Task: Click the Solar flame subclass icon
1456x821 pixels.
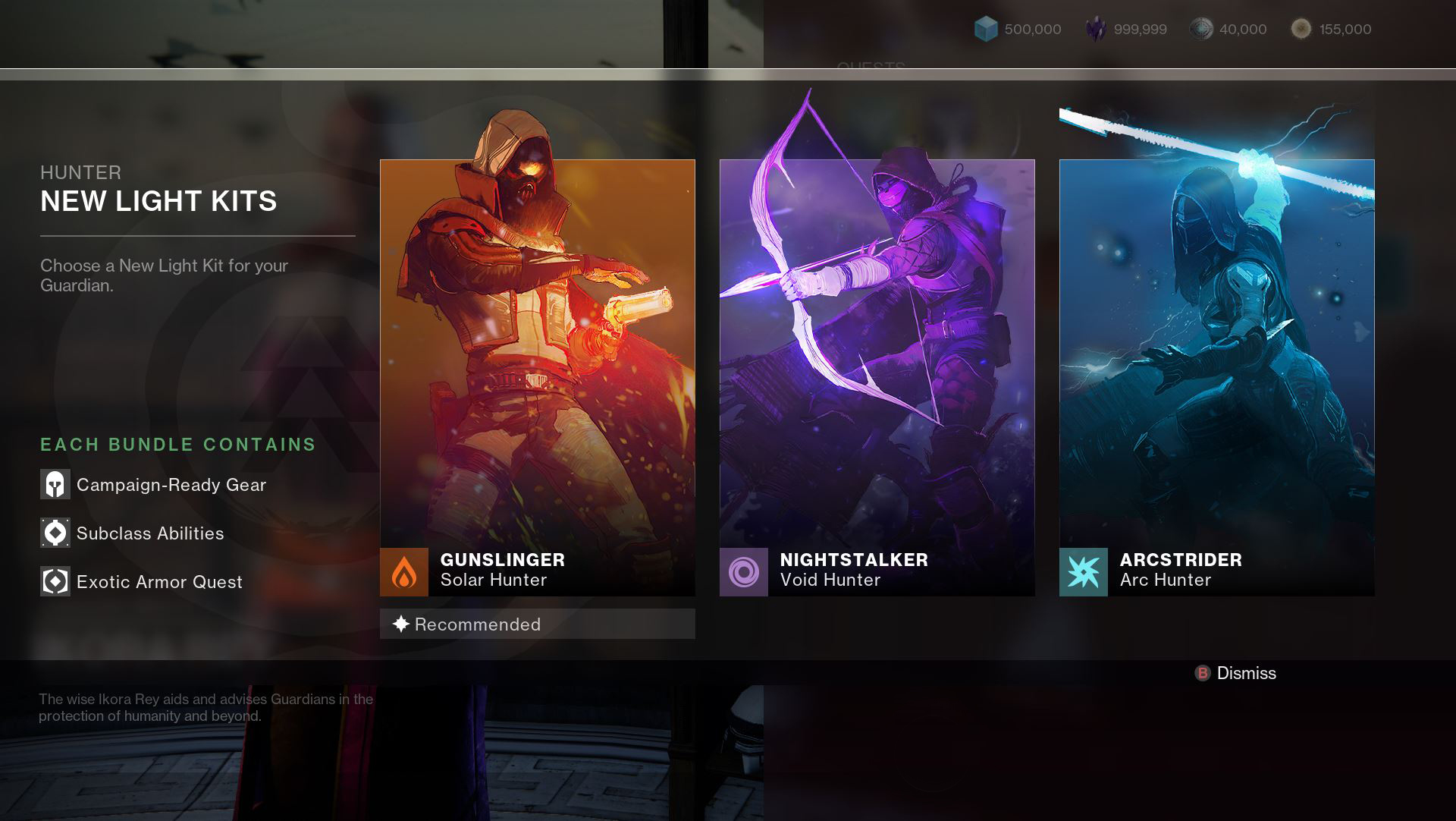Action: [x=405, y=573]
